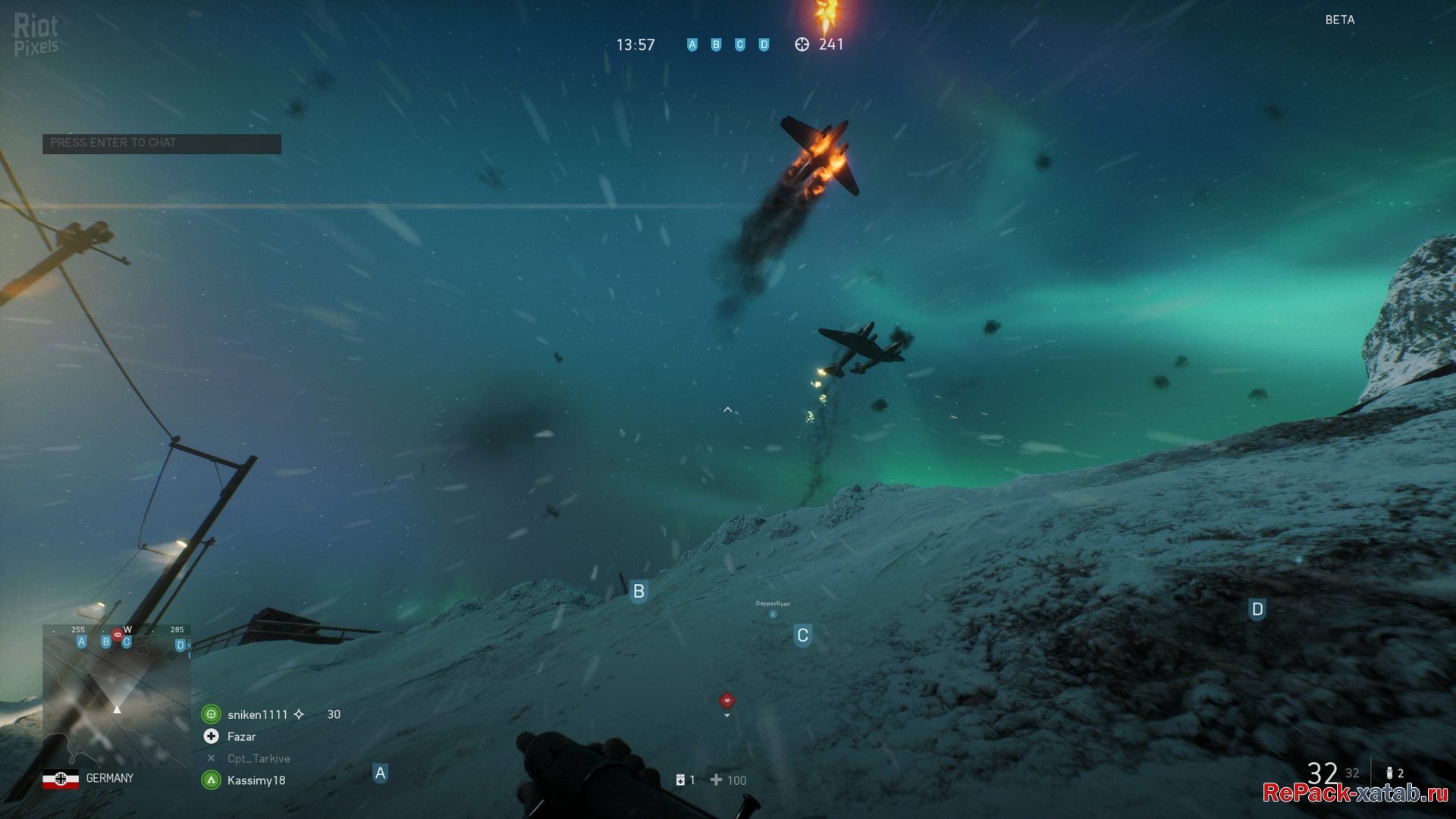This screenshot has width=1456, height=819.
Task: Select squad member sniken1111
Action: pyautogui.click(x=257, y=714)
